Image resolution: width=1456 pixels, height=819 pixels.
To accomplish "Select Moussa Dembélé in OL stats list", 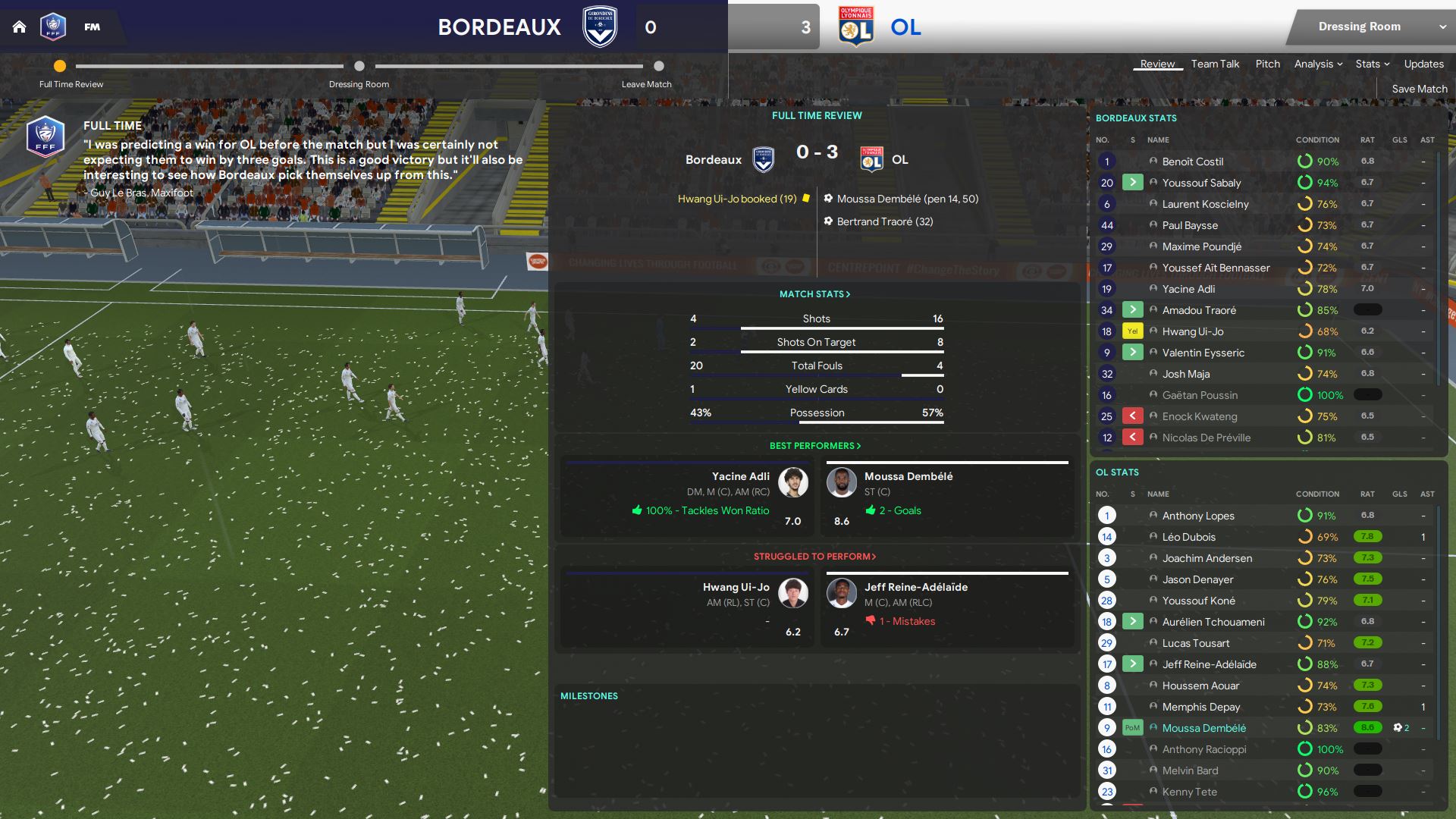I will 1203,728.
